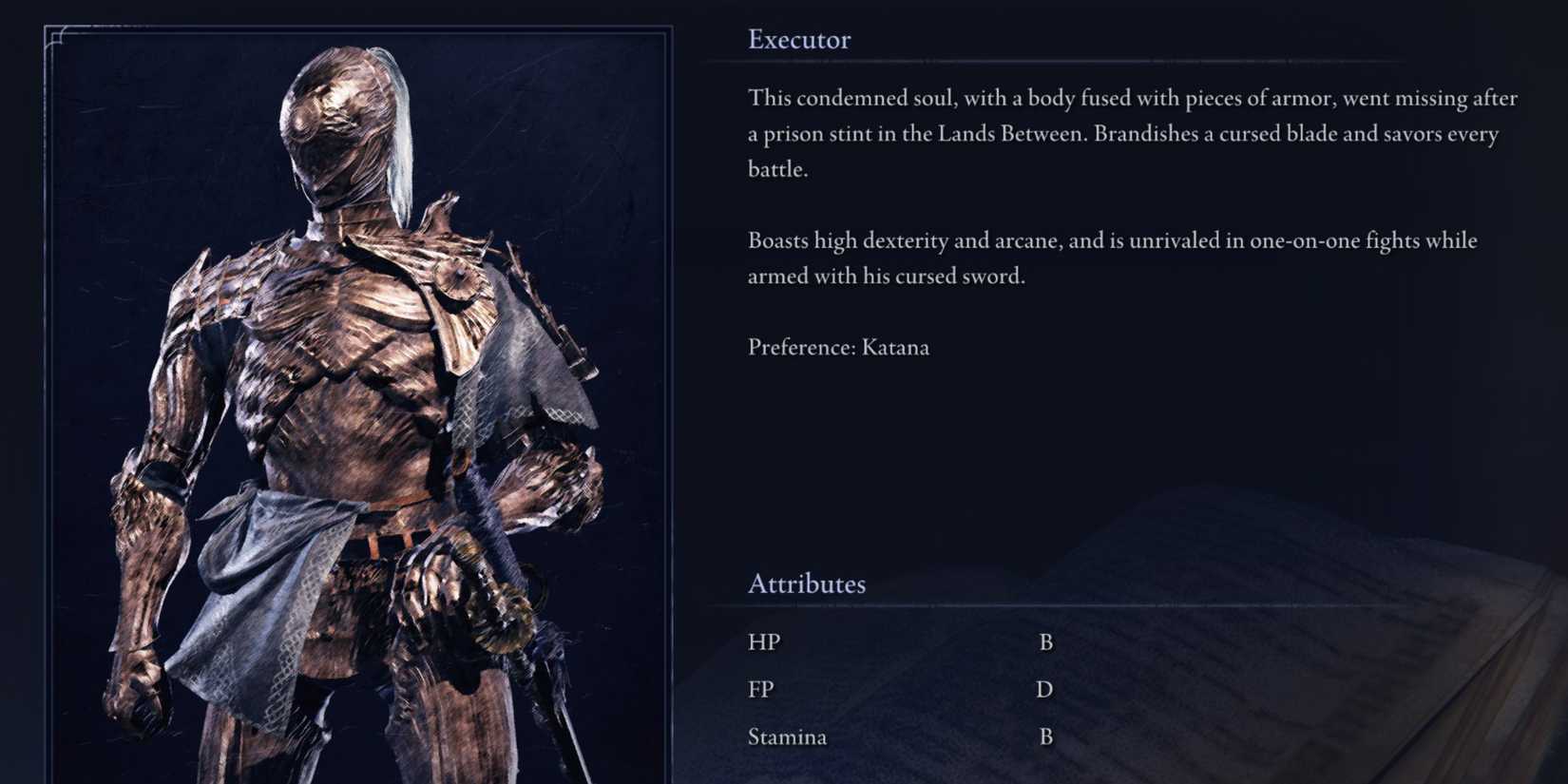
Task: Toggle the FP attribute row
Action: point(760,688)
